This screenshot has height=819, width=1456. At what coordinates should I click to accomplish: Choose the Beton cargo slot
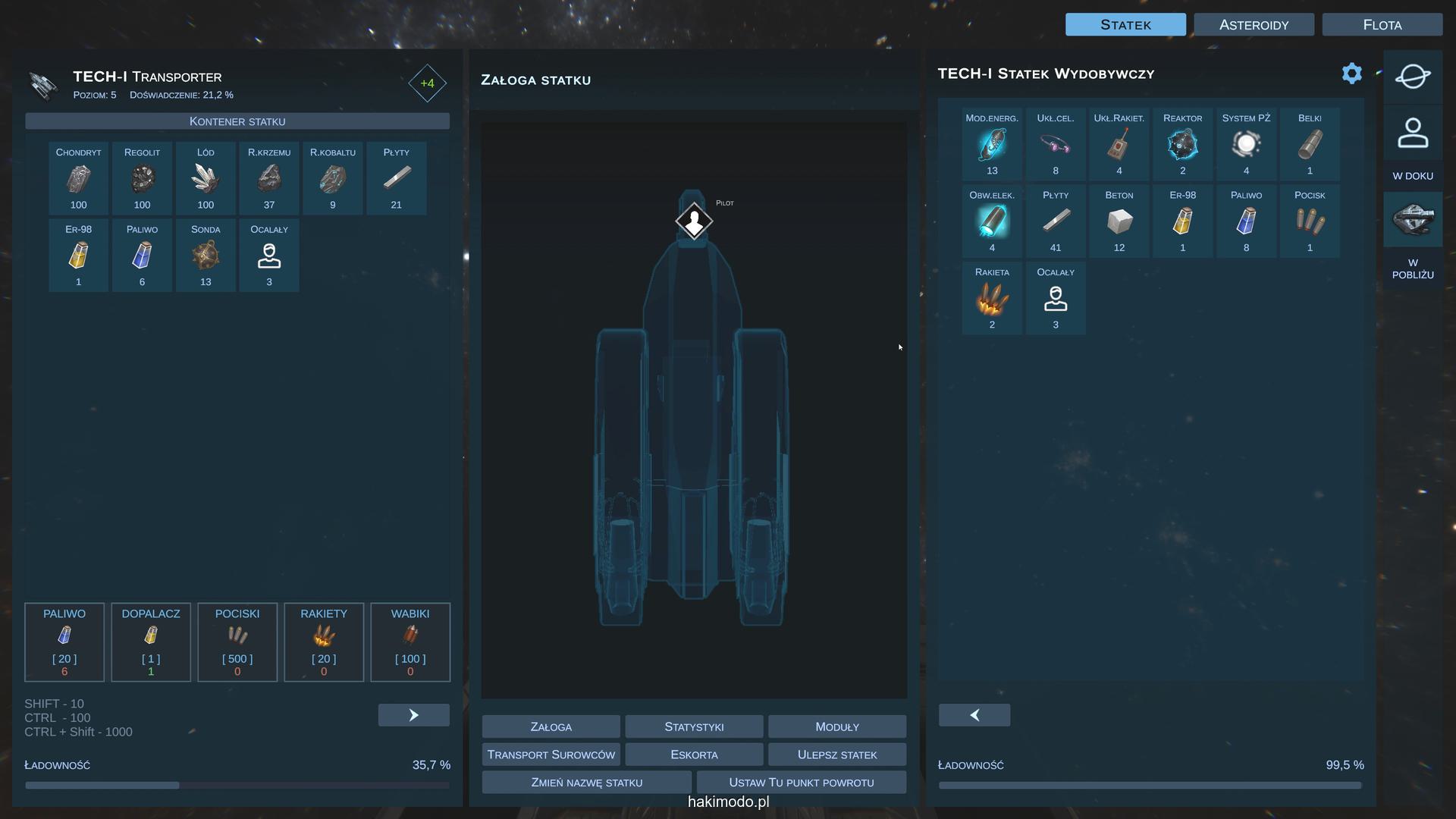click(x=1119, y=221)
